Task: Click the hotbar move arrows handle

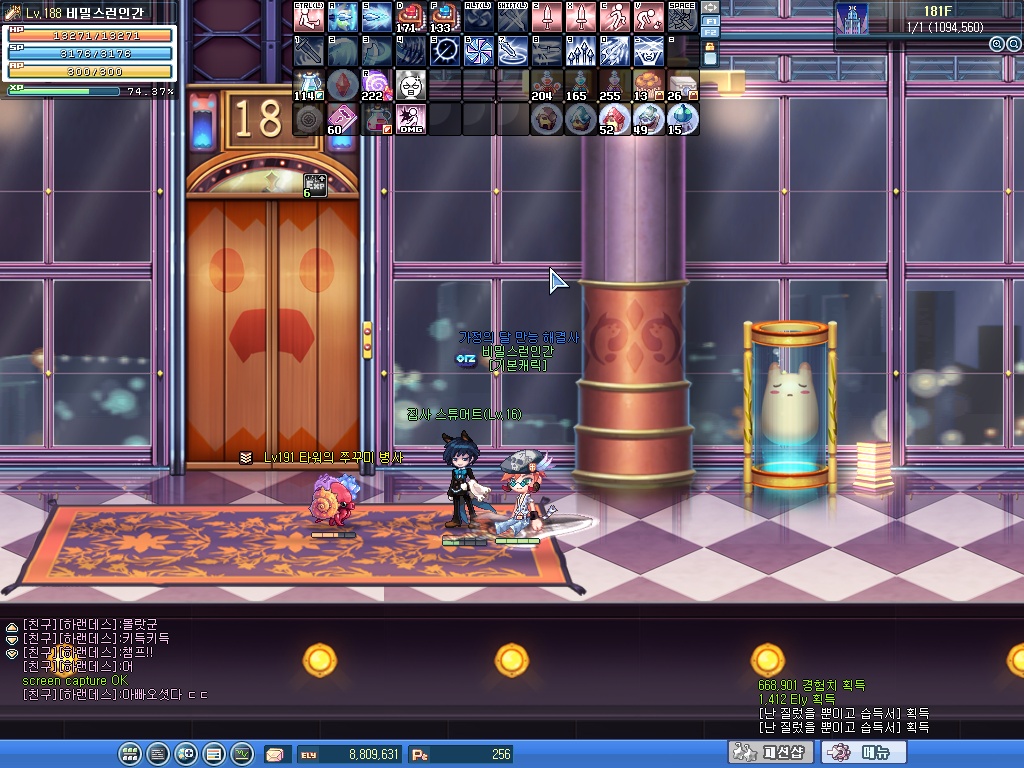Action: (x=710, y=6)
